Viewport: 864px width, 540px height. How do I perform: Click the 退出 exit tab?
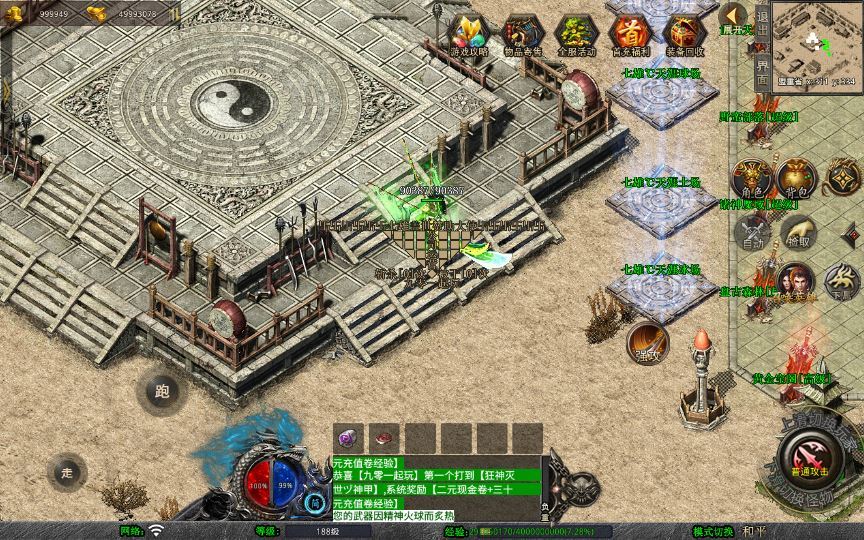point(762,24)
